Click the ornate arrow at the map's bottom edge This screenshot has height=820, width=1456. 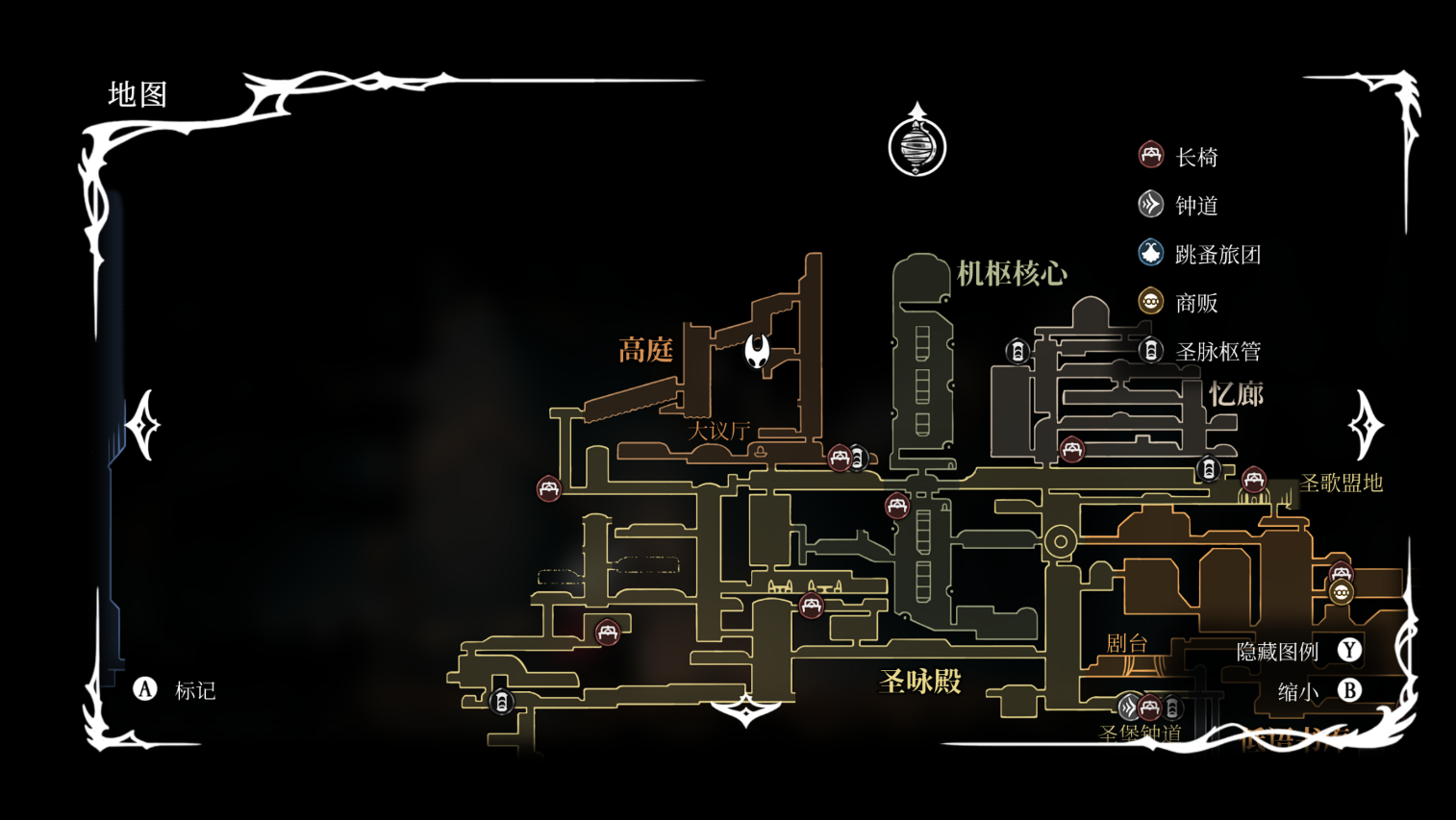point(746,710)
